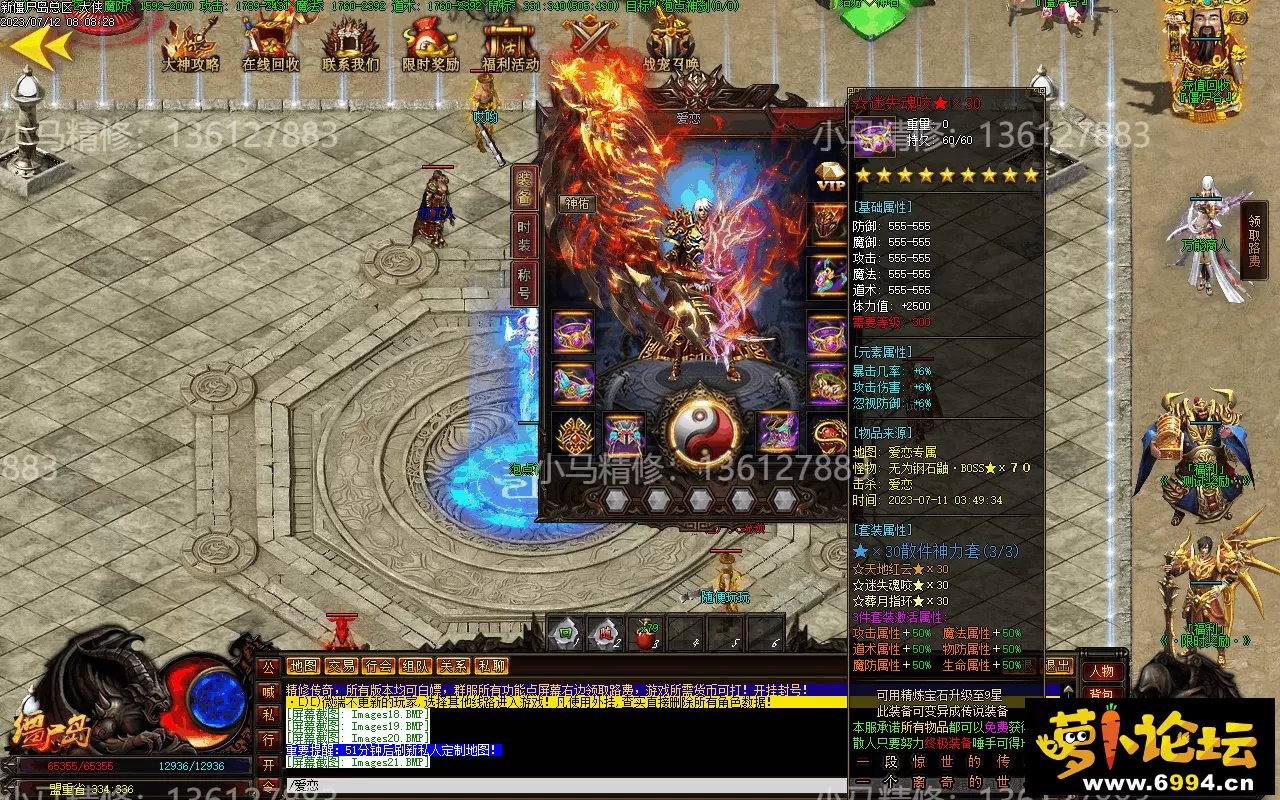Claim rewards via 限时奖励 money bag
This screenshot has height=800, width=1280.
430,45
